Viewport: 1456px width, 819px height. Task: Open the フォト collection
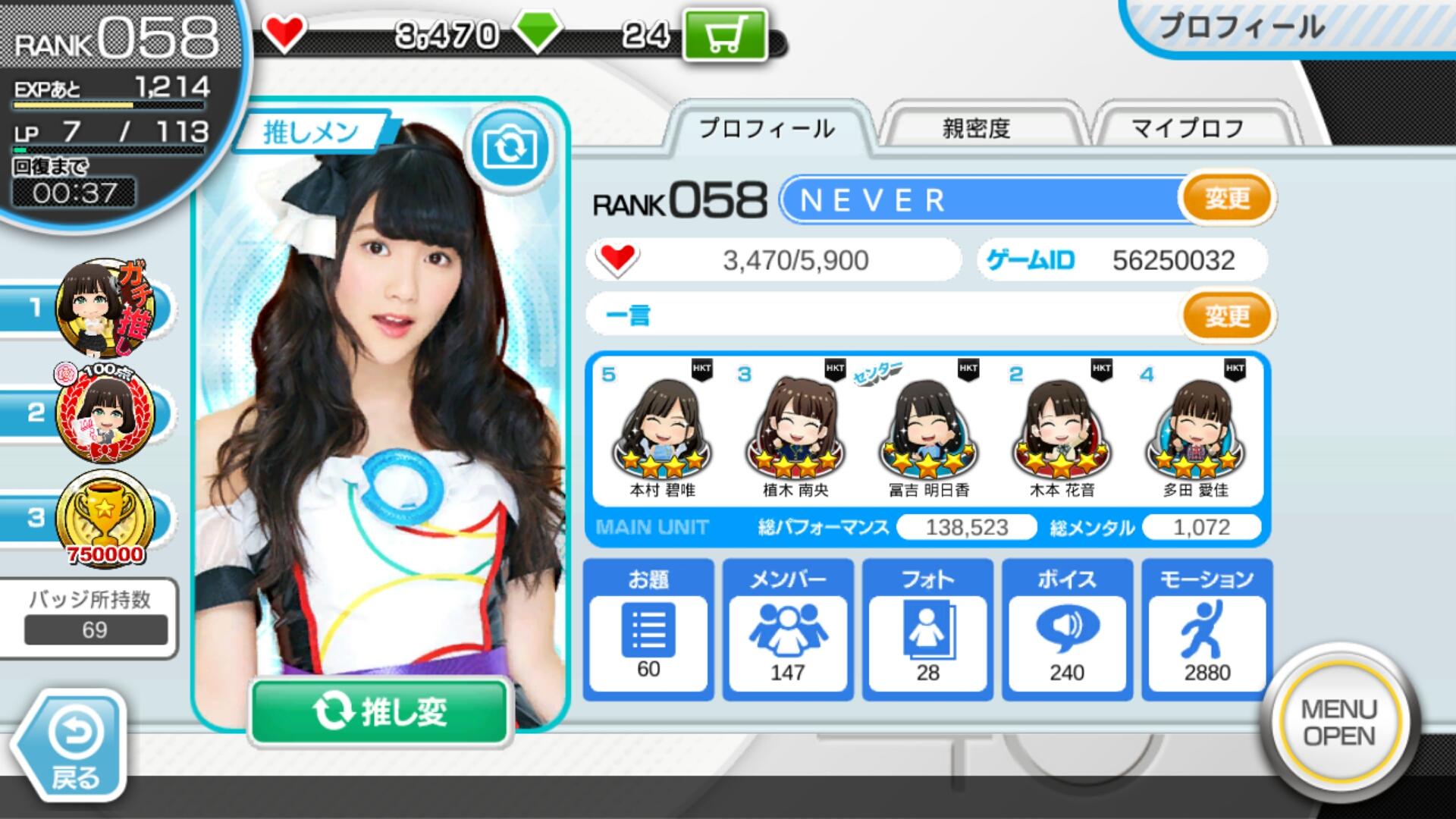(x=927, y=629)
